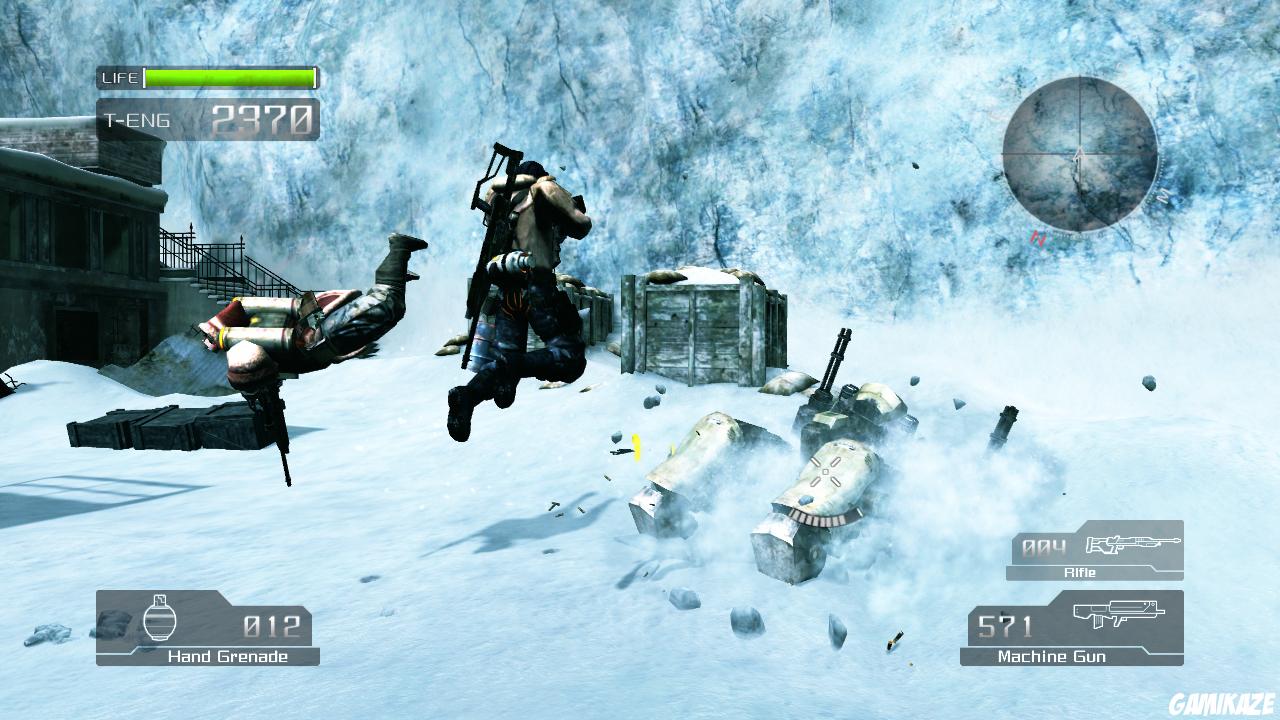The image size is (1280, 720).
Task: Click the rifle silhouette in the ammo panel
Action: click(1135, 545)
